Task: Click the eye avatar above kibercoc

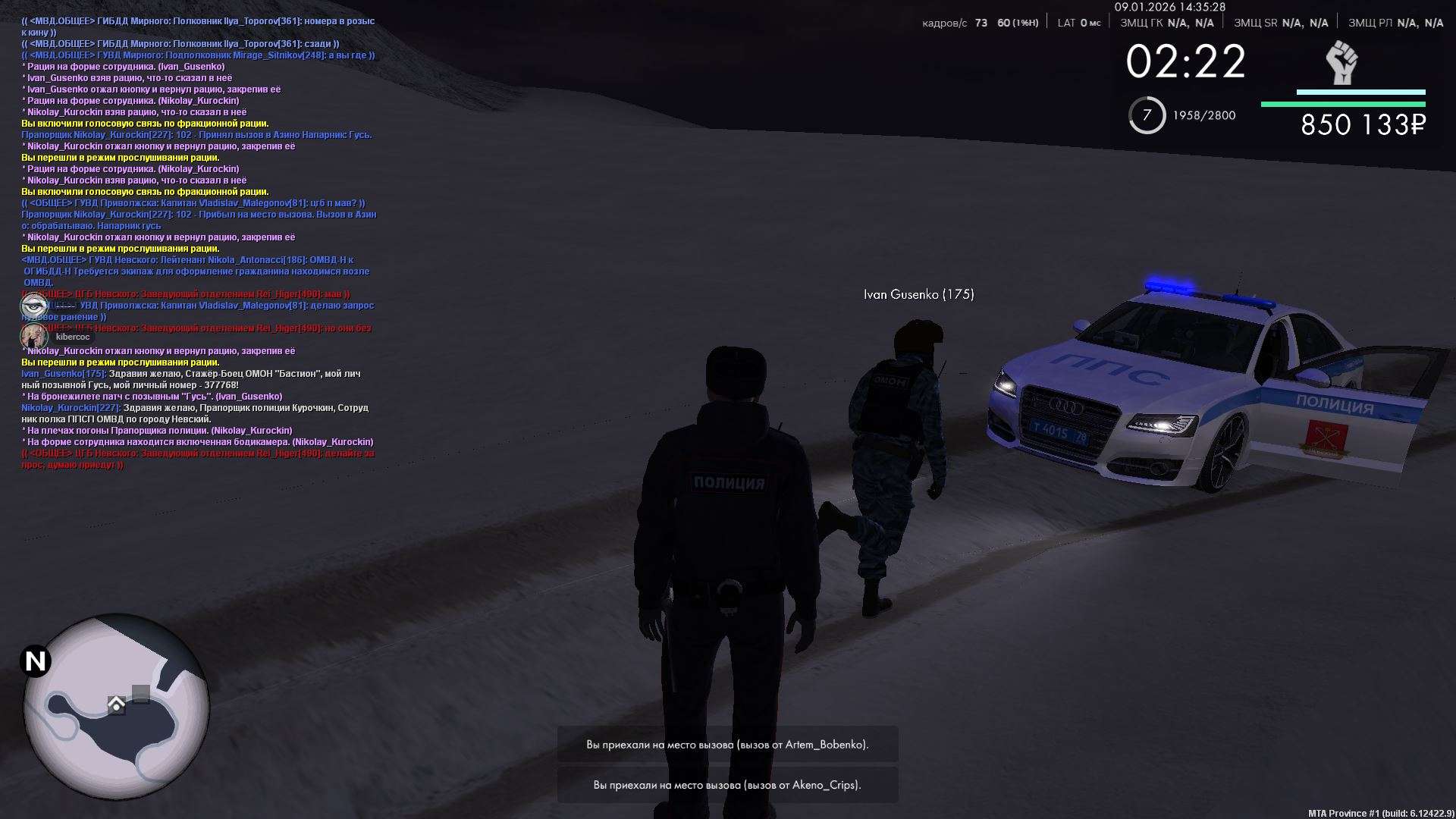Action: 34,306
